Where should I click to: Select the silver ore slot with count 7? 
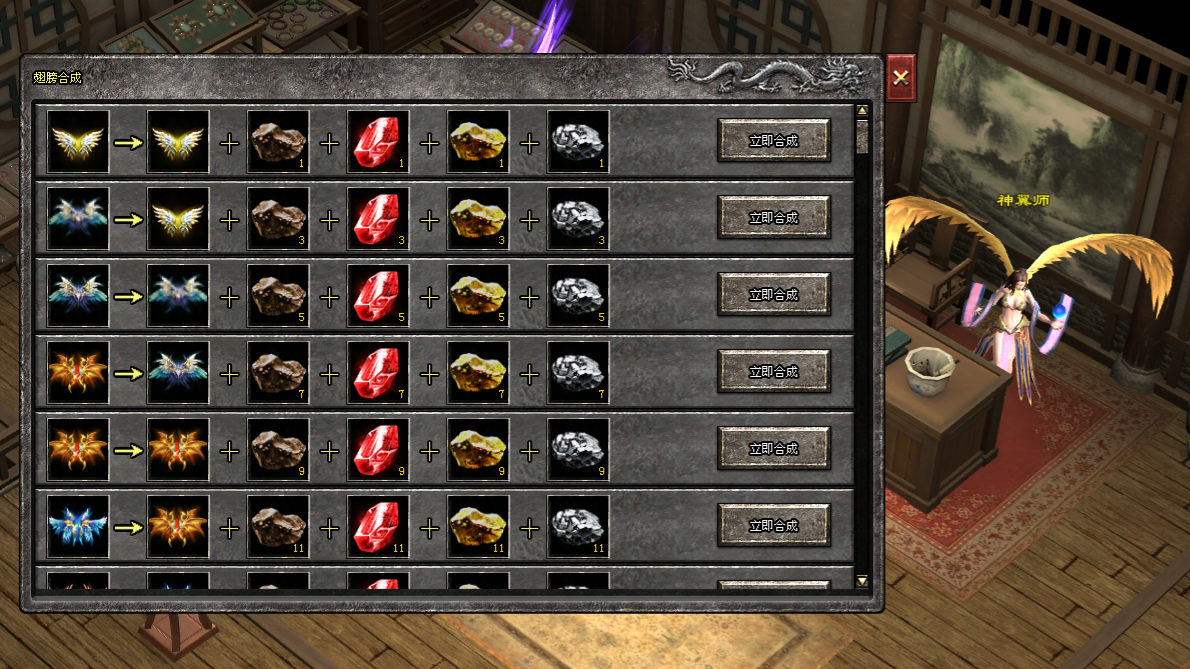(578, 373)
